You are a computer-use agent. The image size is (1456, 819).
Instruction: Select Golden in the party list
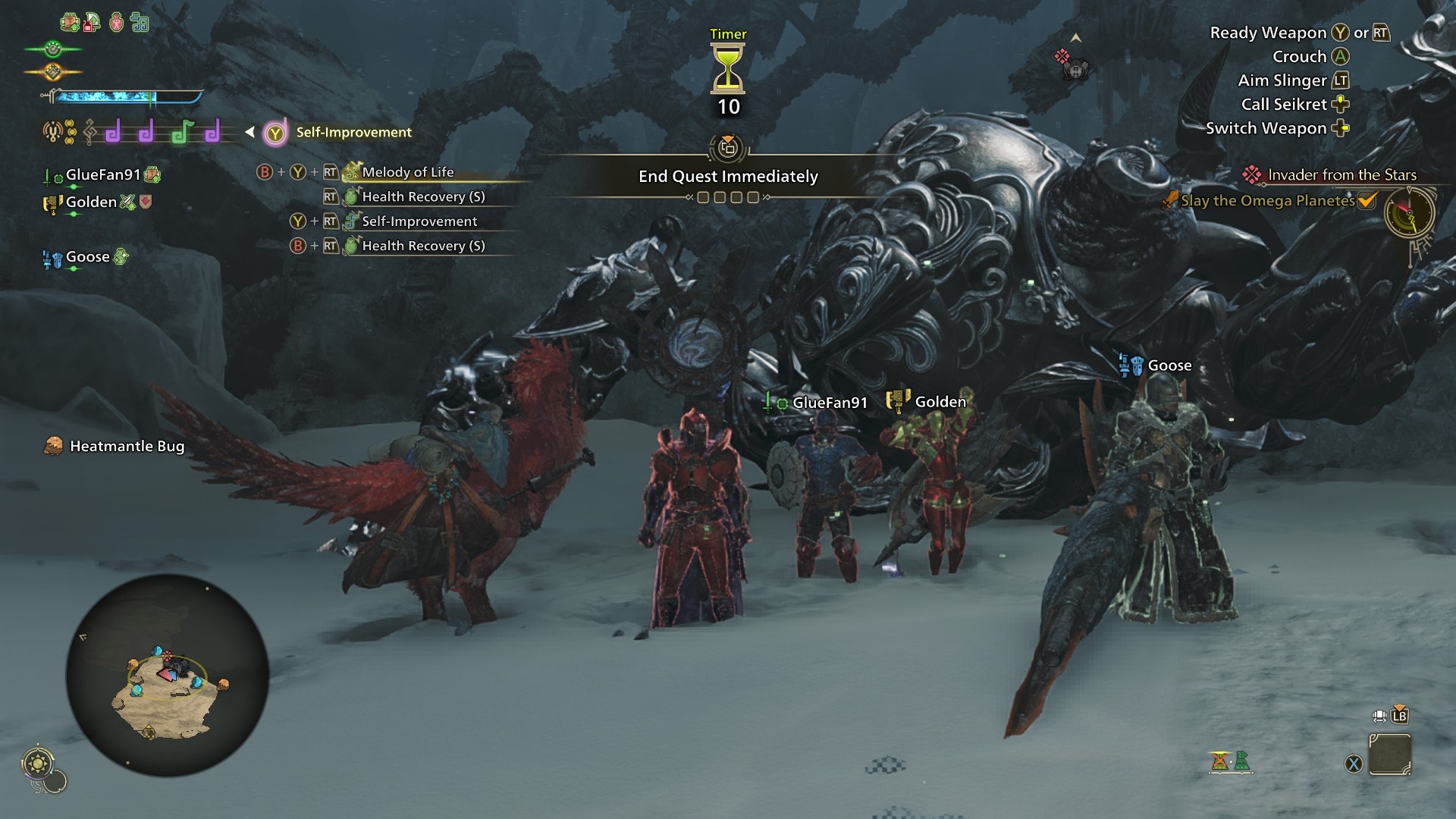tap(91, 202)
